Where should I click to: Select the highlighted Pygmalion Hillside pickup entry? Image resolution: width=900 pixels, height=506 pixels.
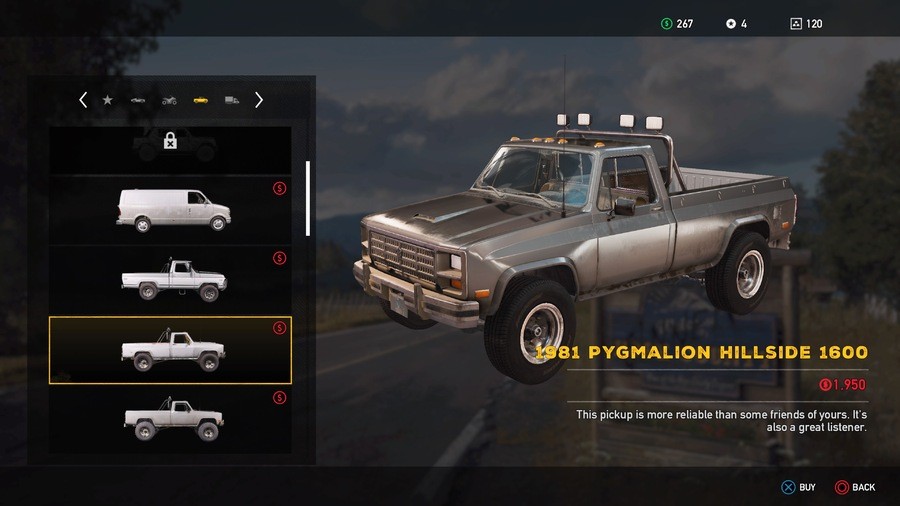click(170, 350)
